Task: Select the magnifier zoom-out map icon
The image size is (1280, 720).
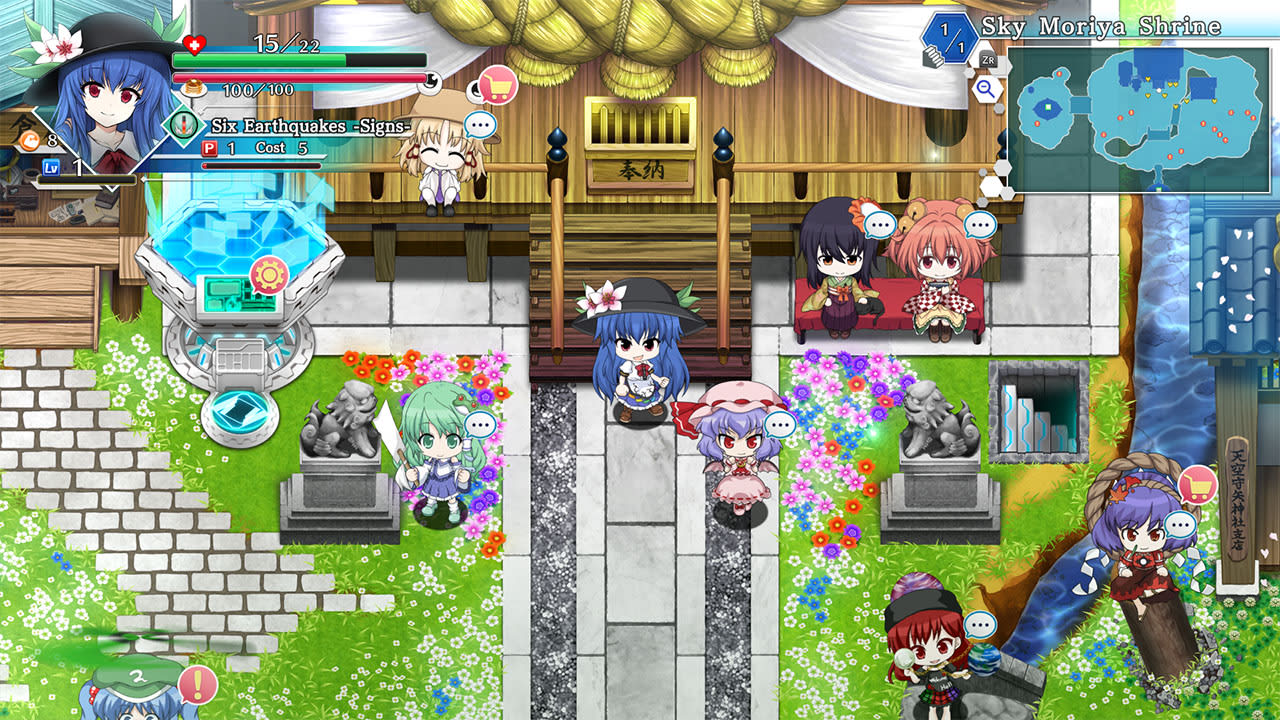Action: (x=986, y=90)
